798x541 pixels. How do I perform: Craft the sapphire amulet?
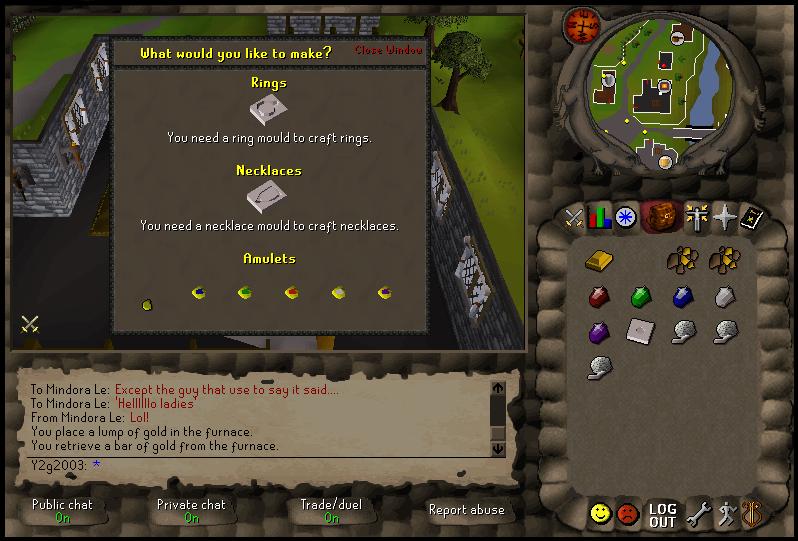pos(199,293)
